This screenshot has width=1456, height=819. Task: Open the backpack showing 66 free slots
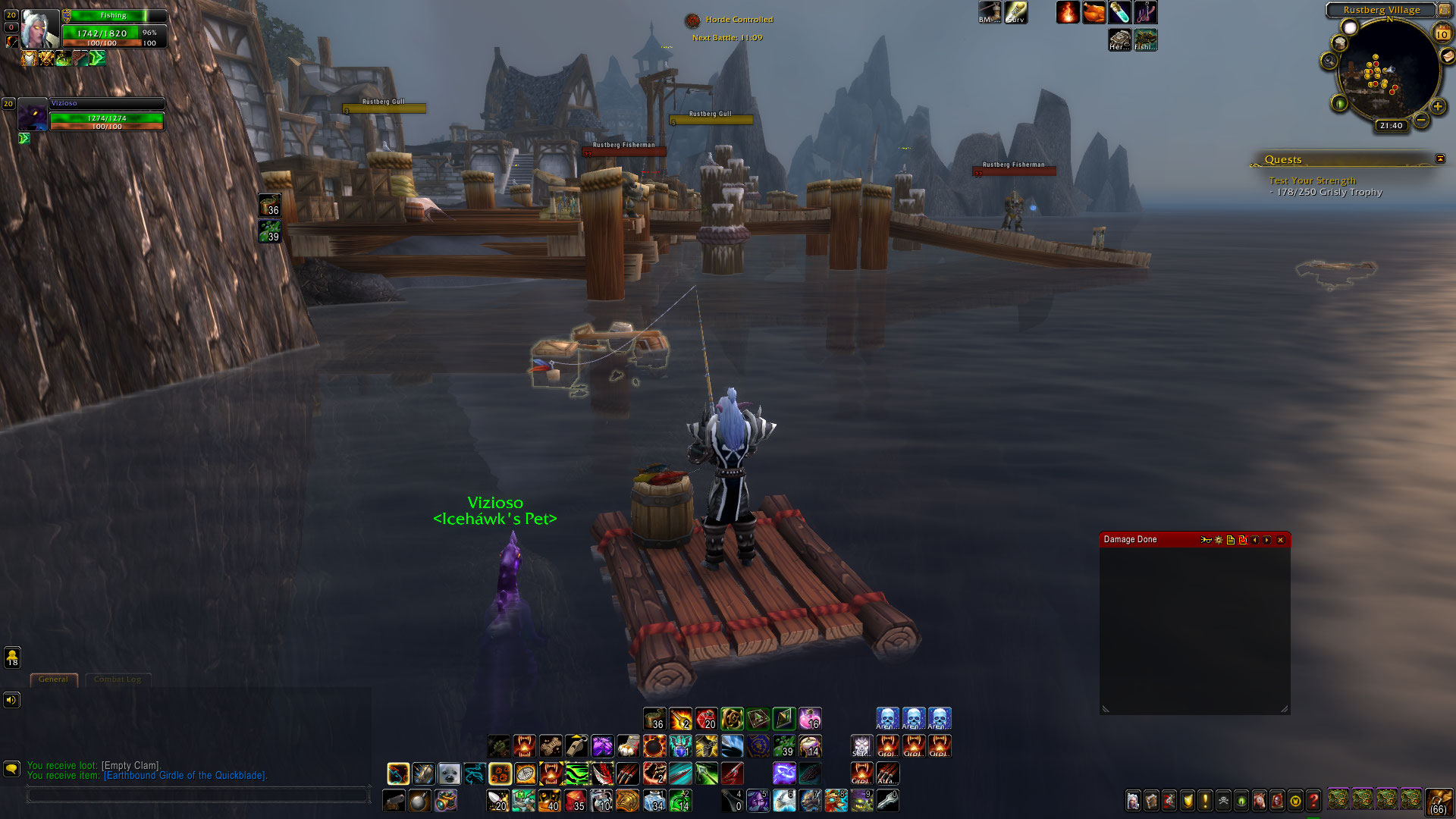pyautogui.click(x=1438, y=801)
